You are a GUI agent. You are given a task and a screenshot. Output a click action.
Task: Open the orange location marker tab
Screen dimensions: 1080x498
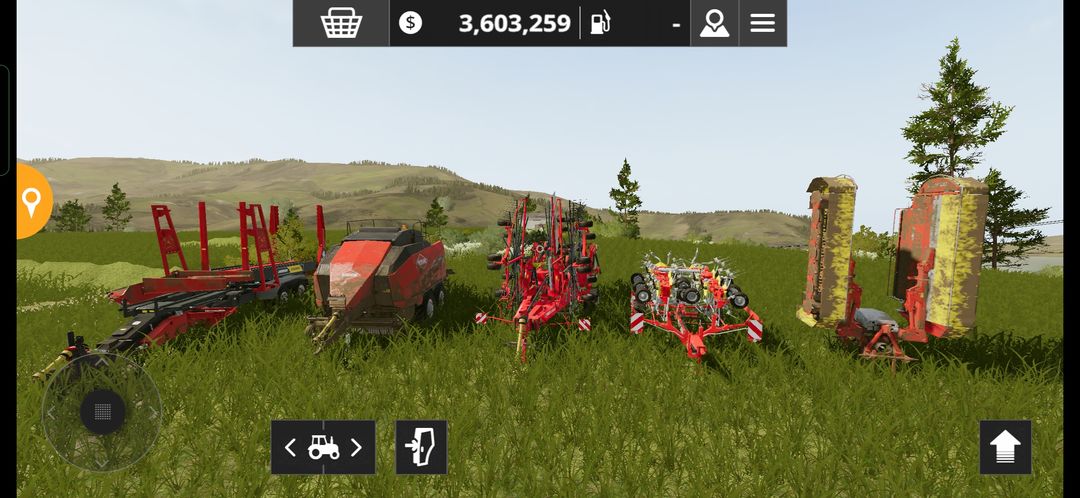32,202
